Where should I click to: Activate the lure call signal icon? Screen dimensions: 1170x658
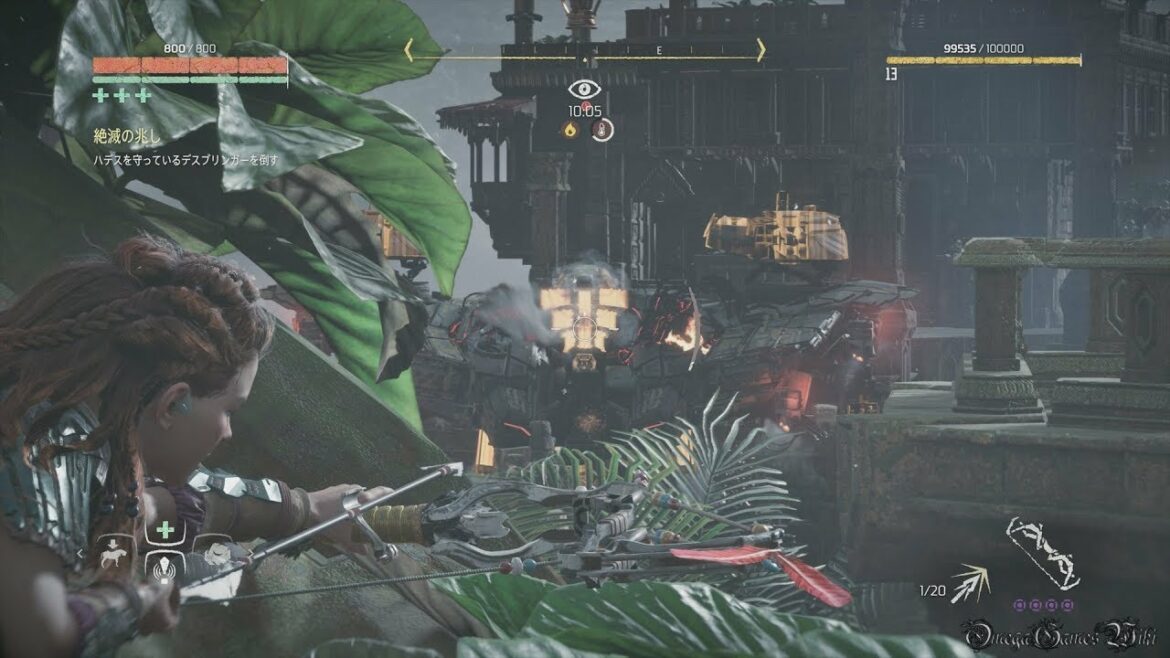point(165,569)
